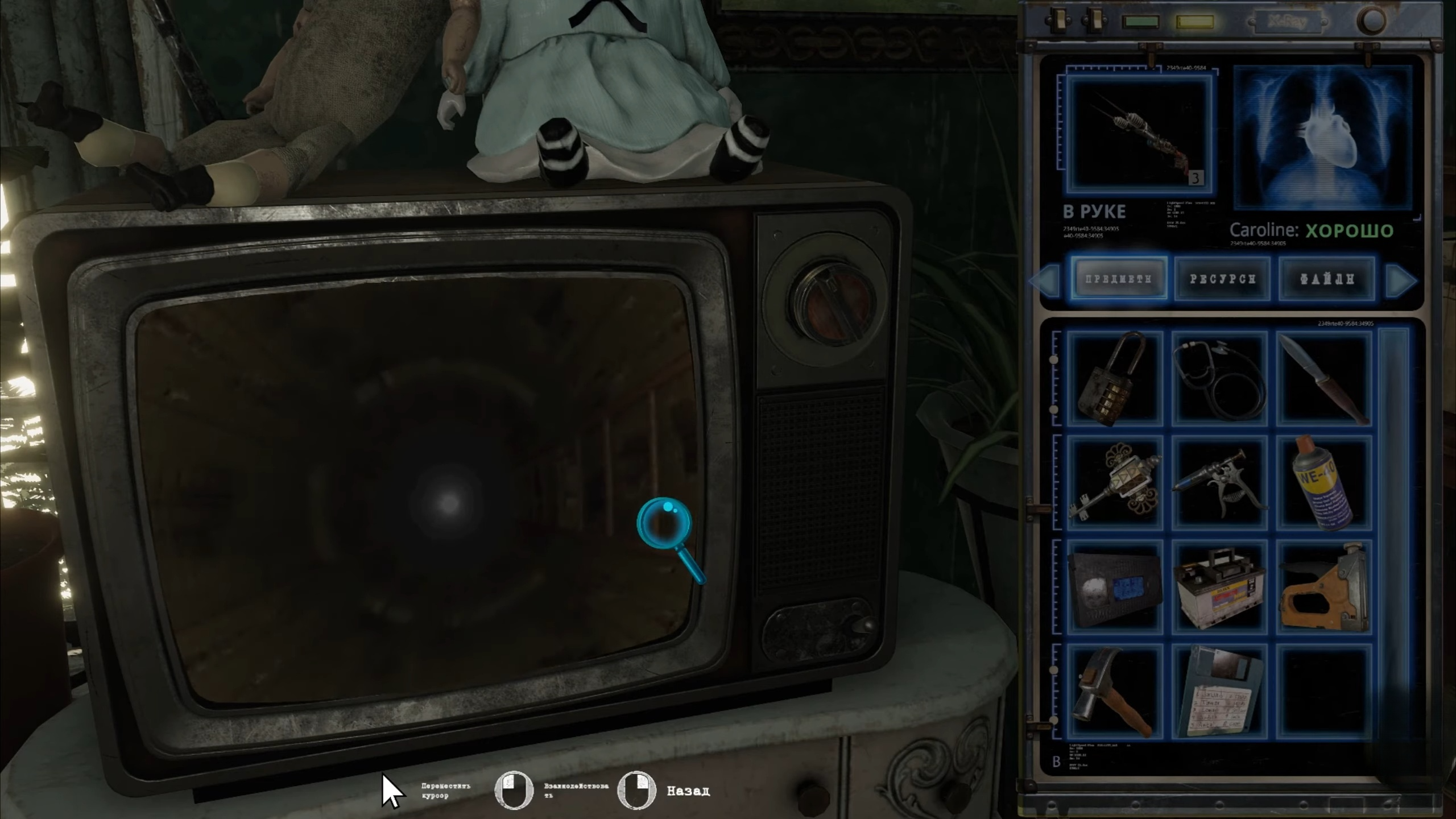
Task: Open the РЕСУРСЫ tab
Action: [x=1222, y=279]
